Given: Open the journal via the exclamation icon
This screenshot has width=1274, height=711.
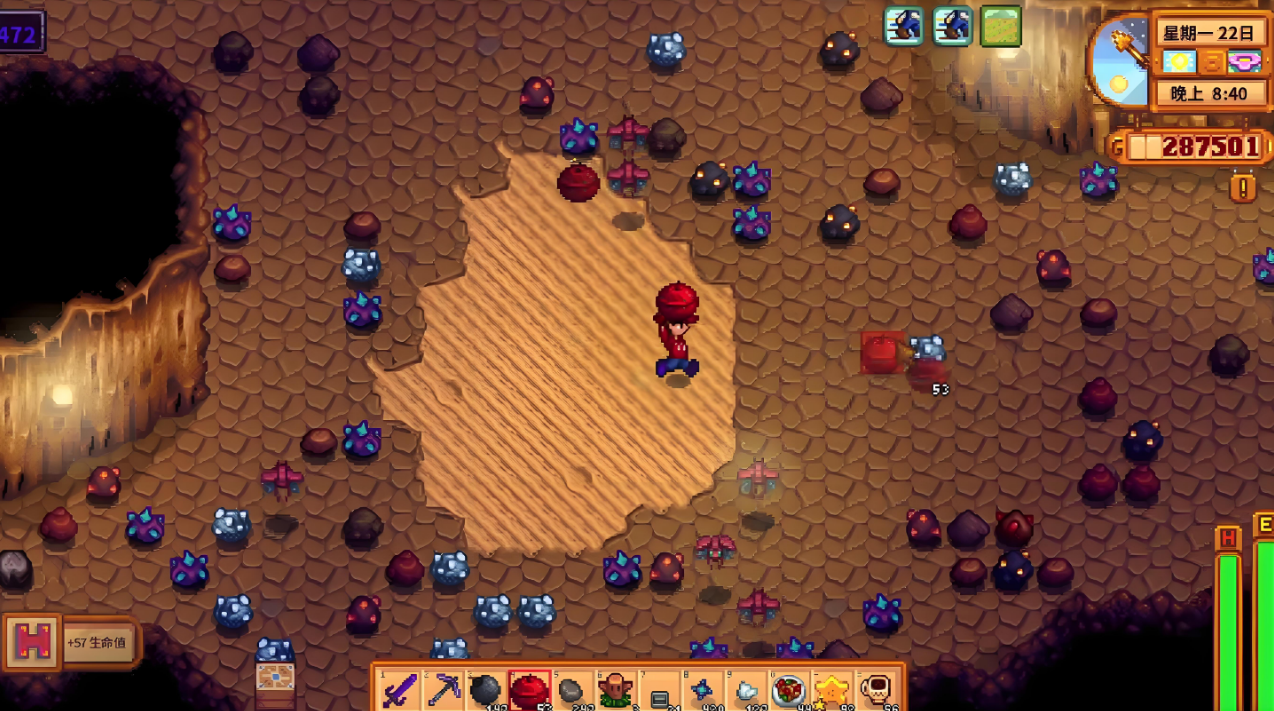Looking at the screenshot, I should 1243,187.
